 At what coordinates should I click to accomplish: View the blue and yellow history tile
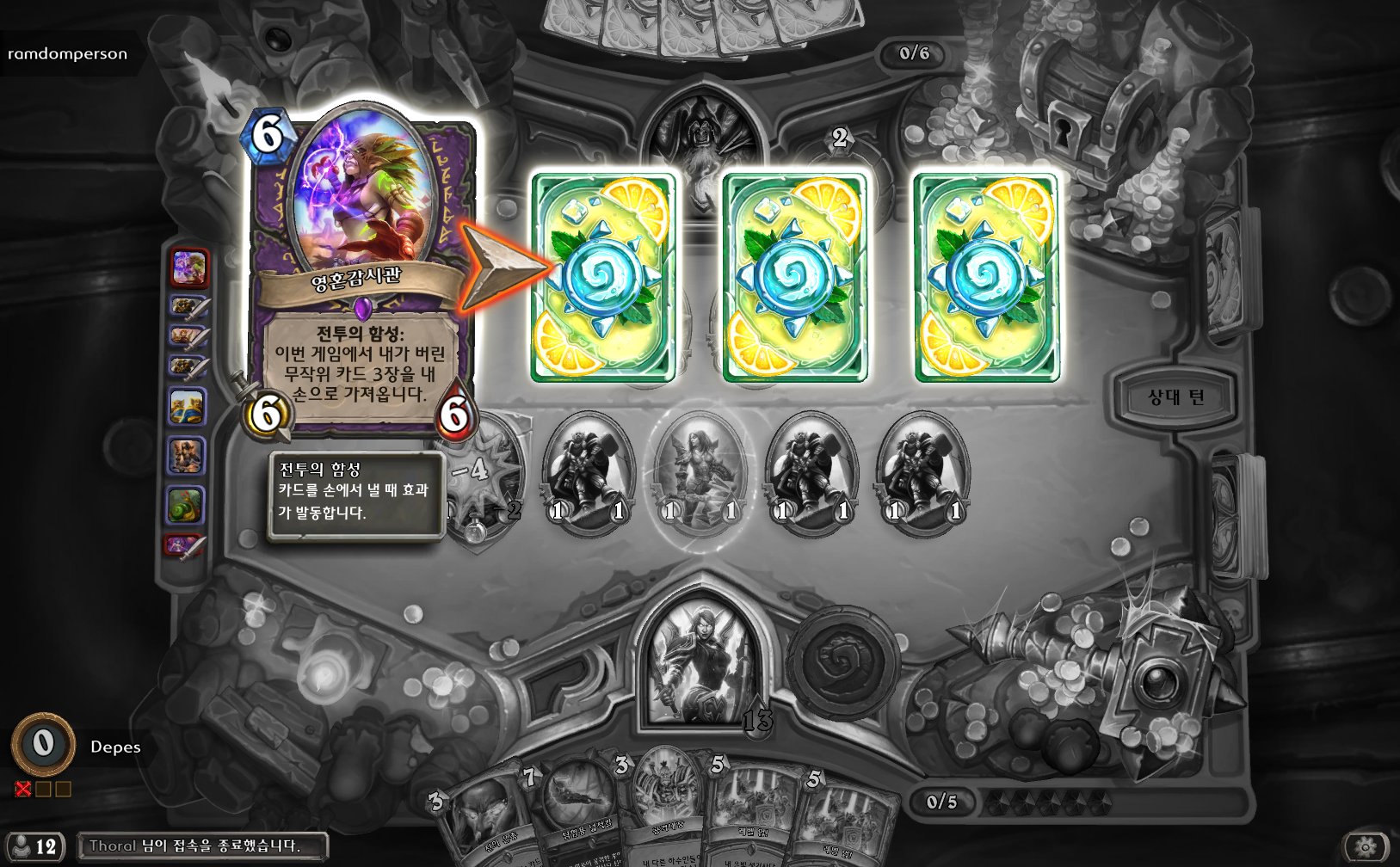click(187, 407)
